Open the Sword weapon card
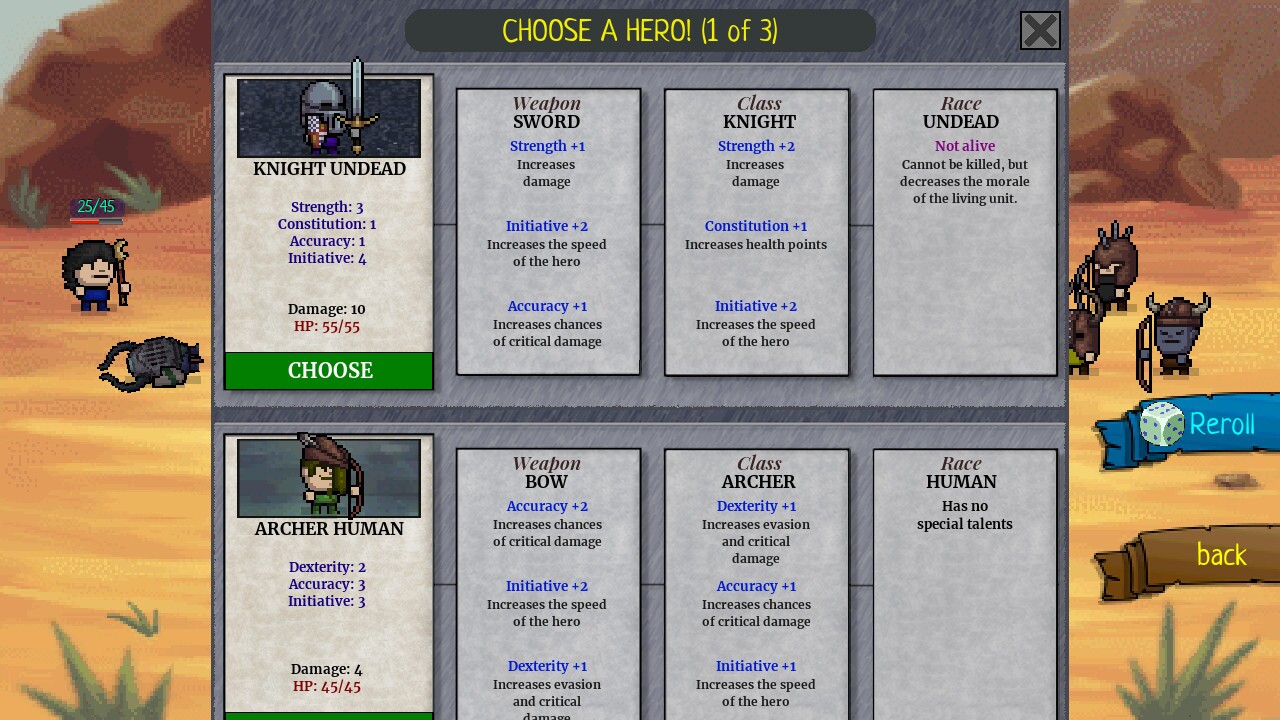Viewport: 1280px width, 720px height. (x=547, y=230)
